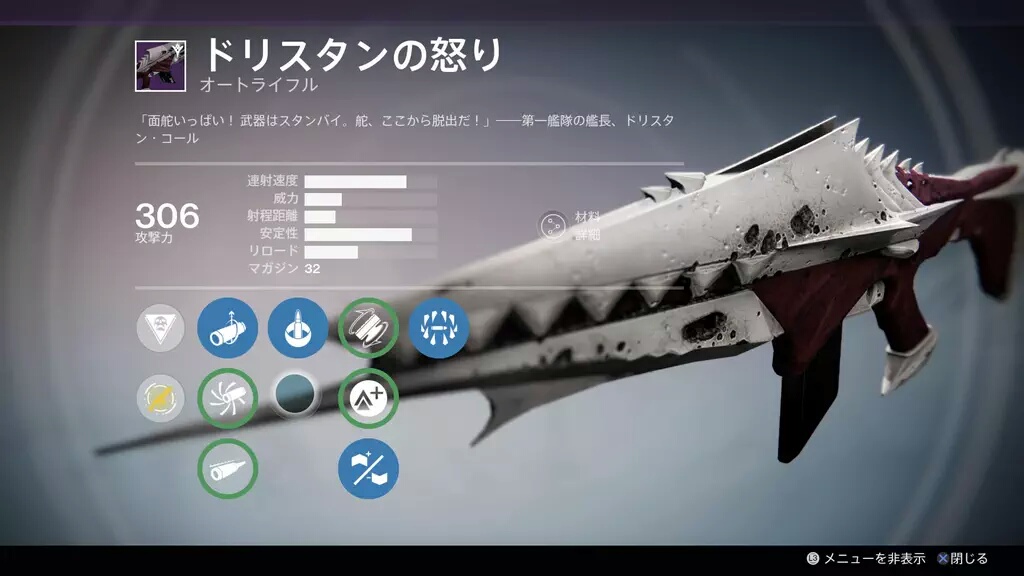This screenshot has height=576, width=1024.
Task: Choose the barrel with muzzle burst perk
Action: pos(227,399)
